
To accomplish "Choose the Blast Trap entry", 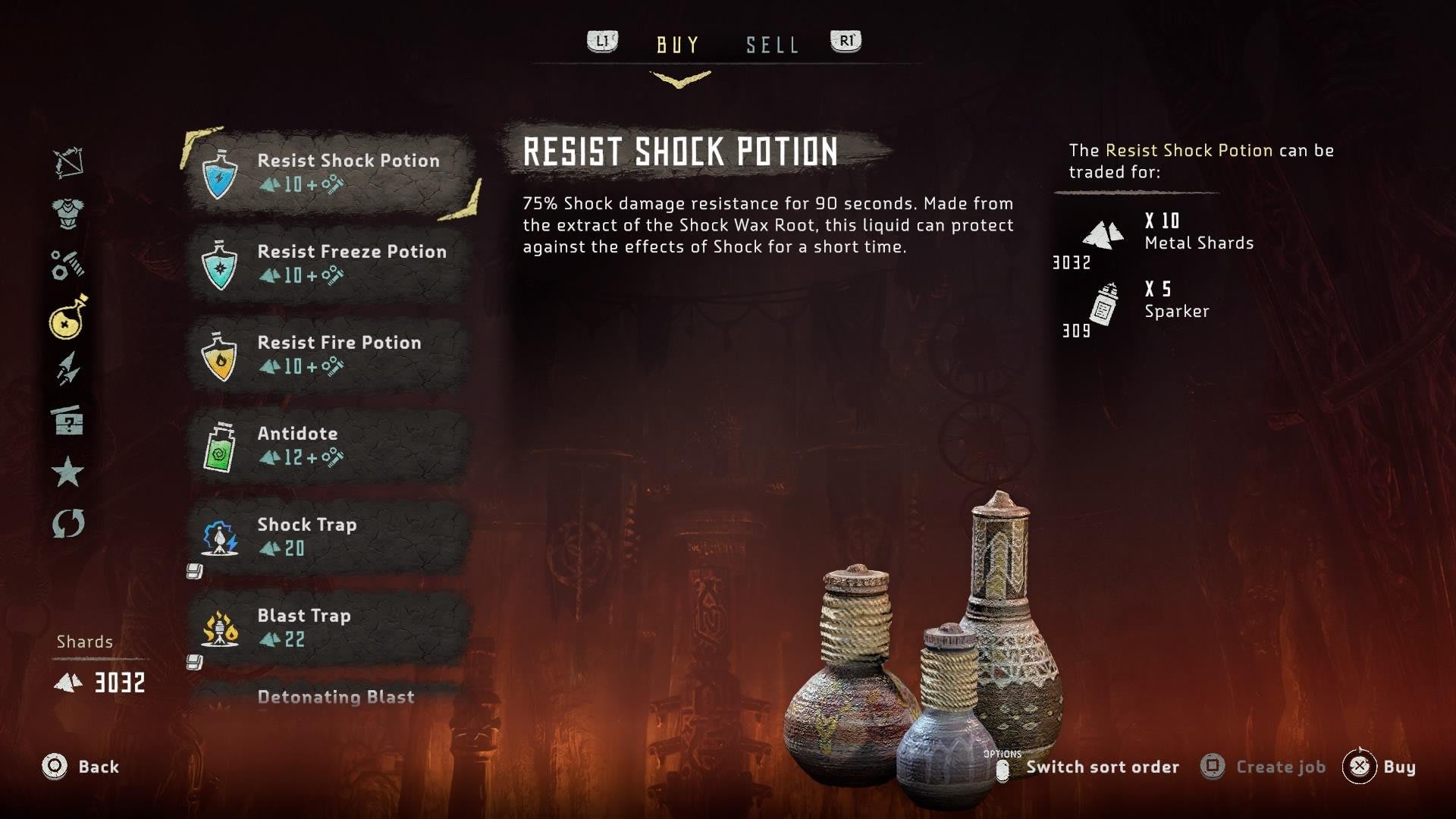I will point(331,627).
